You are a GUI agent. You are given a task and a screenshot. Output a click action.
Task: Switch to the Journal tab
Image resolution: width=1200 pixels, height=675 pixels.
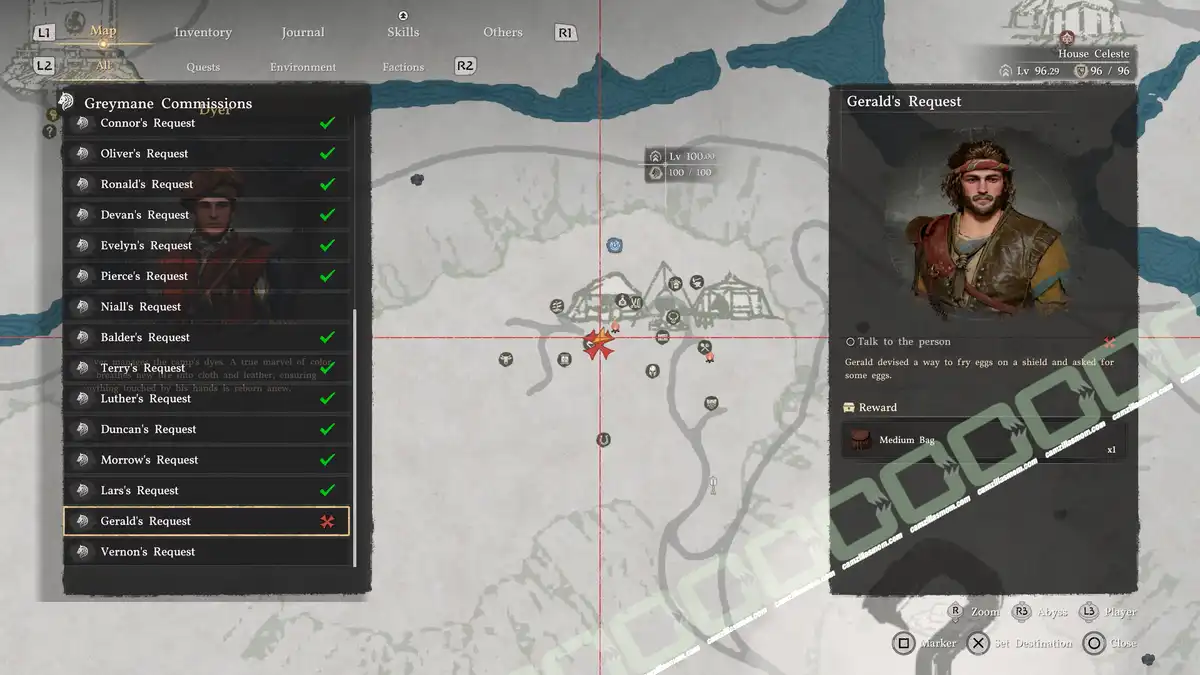tap(303, 32)
